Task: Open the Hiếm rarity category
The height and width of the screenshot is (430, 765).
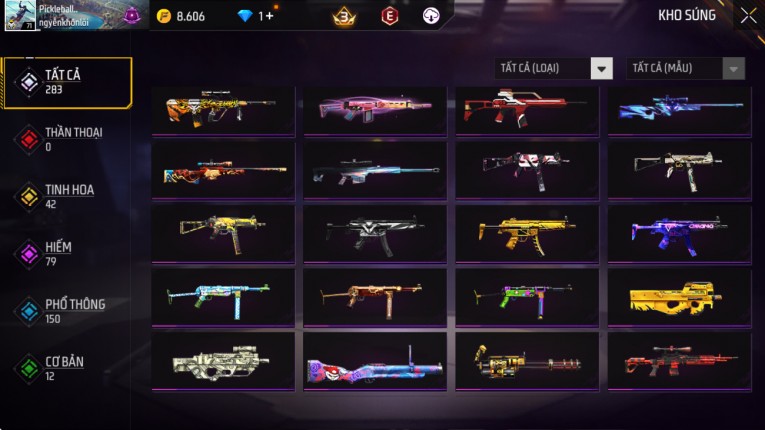Action: (x=66, y=253)
